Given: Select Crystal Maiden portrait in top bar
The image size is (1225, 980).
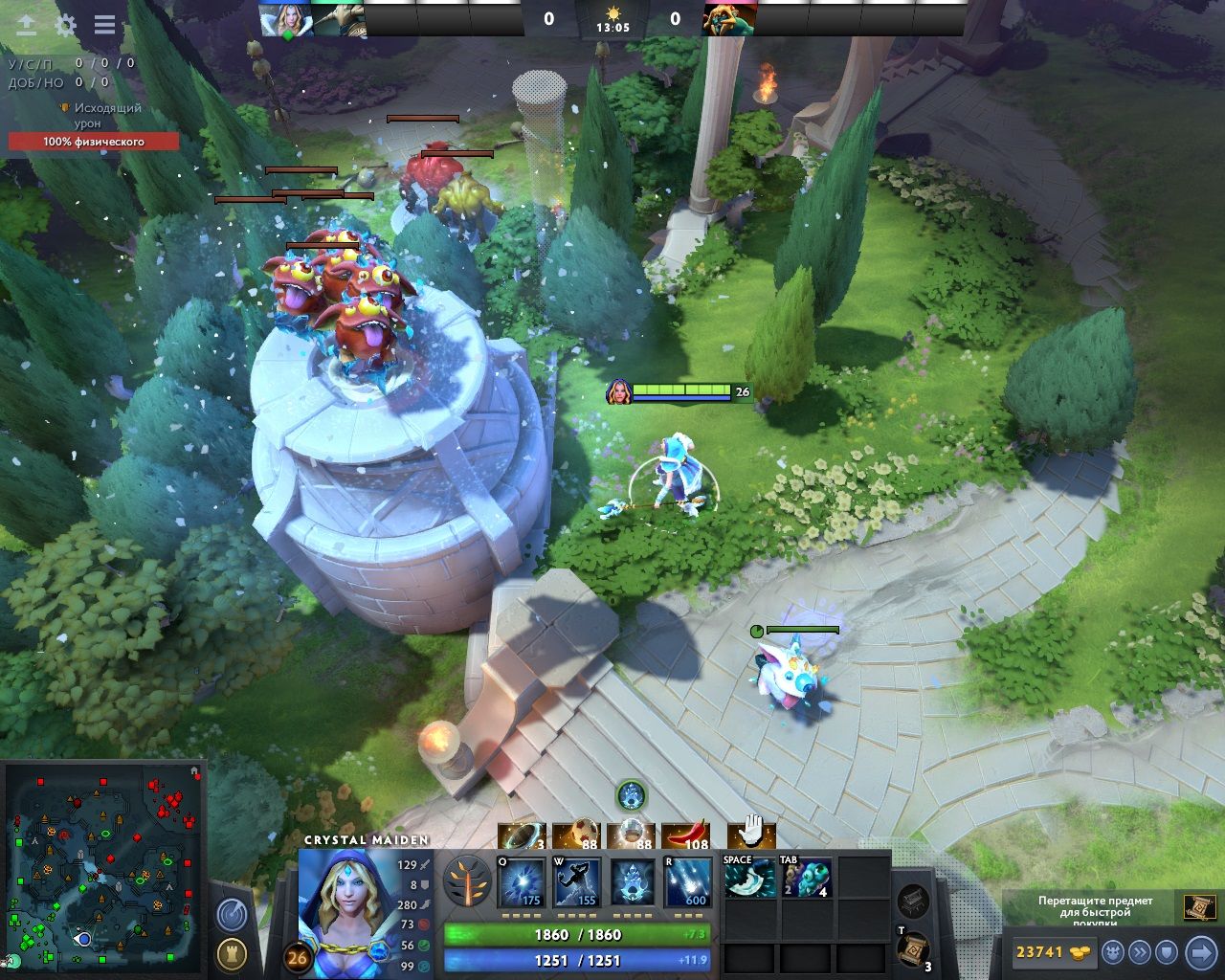Looking at the screenshot, I should [x=285, y=19].
